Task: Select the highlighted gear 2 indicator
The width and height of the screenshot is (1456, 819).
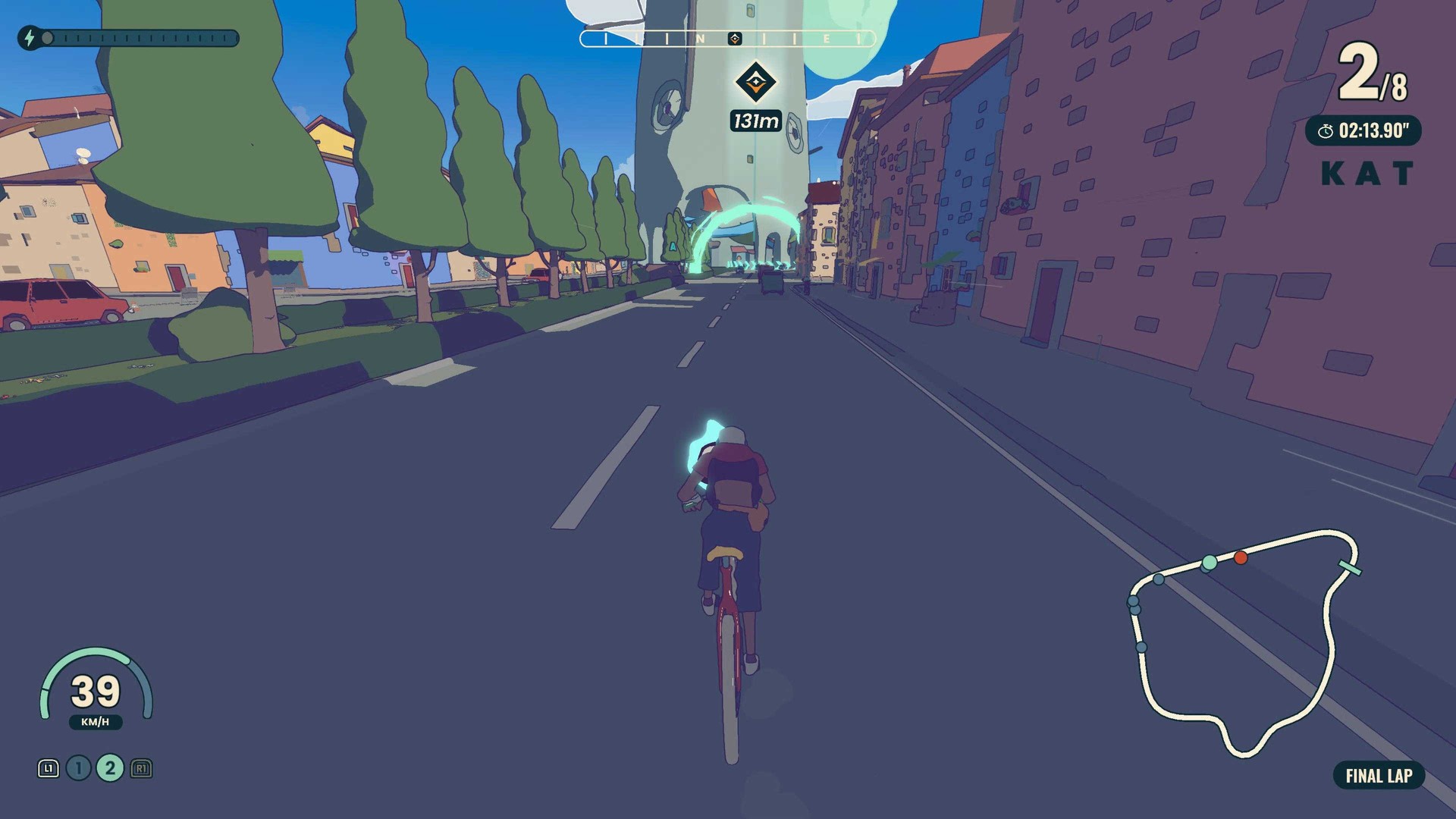Action: (x=110, y=768)
